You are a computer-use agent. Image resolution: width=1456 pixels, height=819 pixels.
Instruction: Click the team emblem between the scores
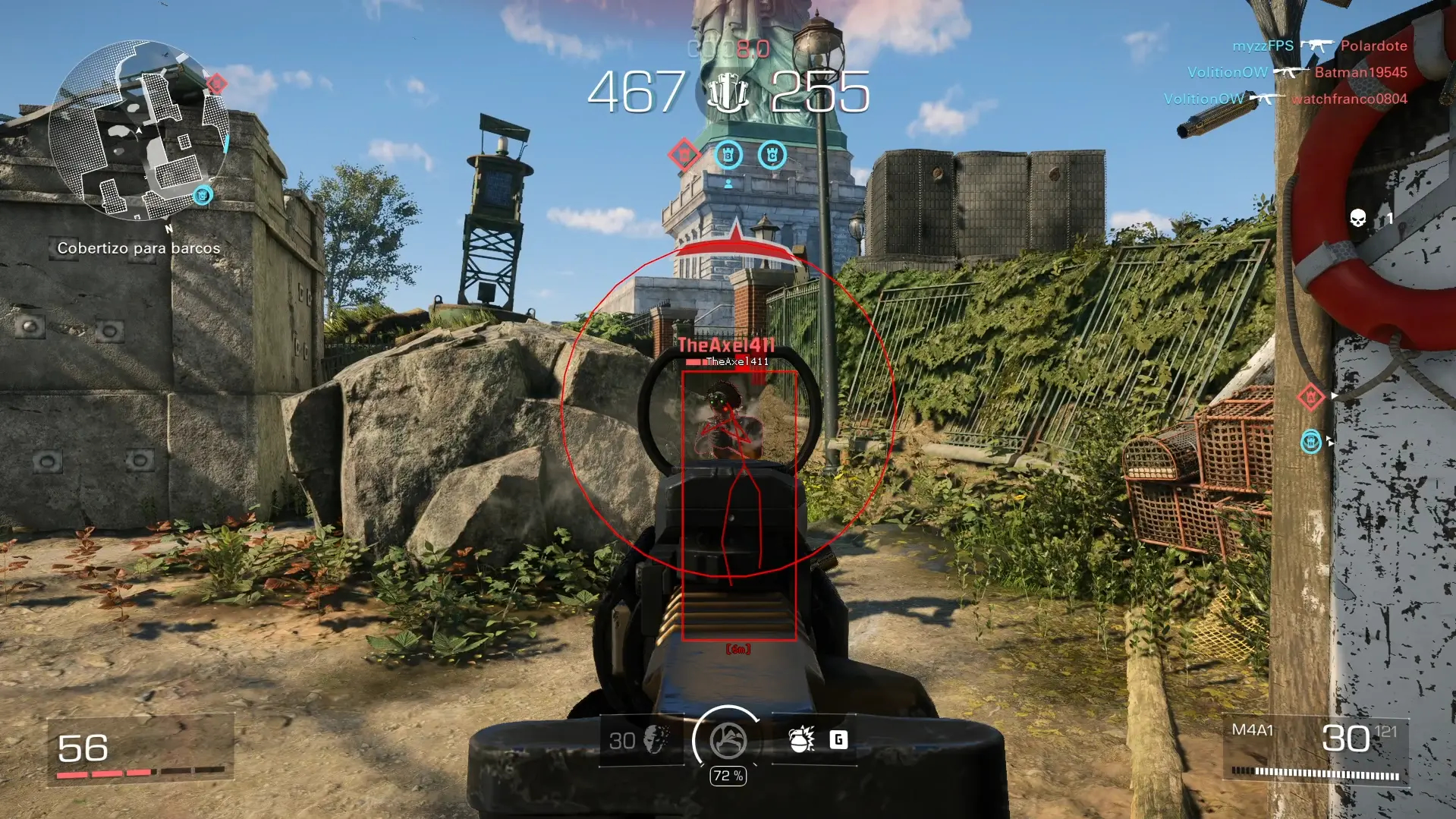[728, 93]
